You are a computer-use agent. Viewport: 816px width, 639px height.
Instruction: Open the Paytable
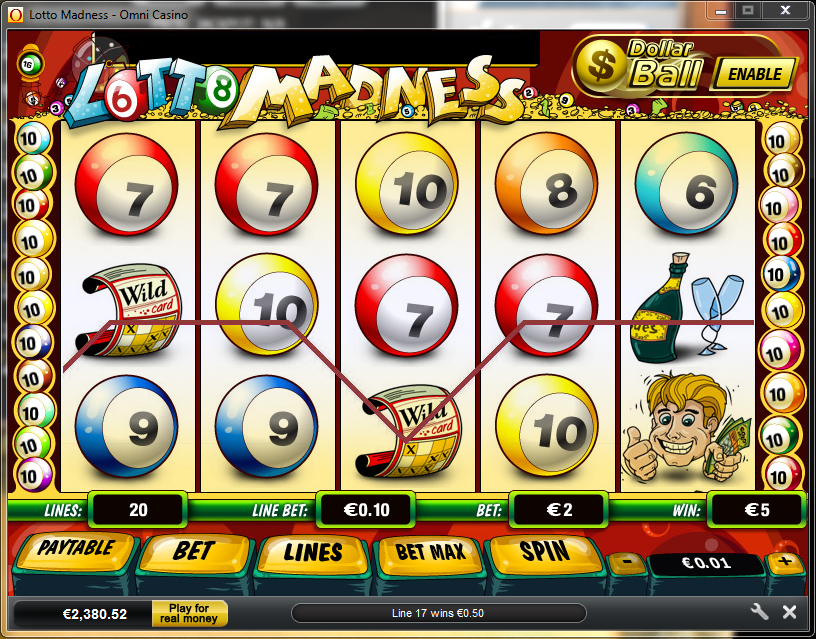click(75, 551)
